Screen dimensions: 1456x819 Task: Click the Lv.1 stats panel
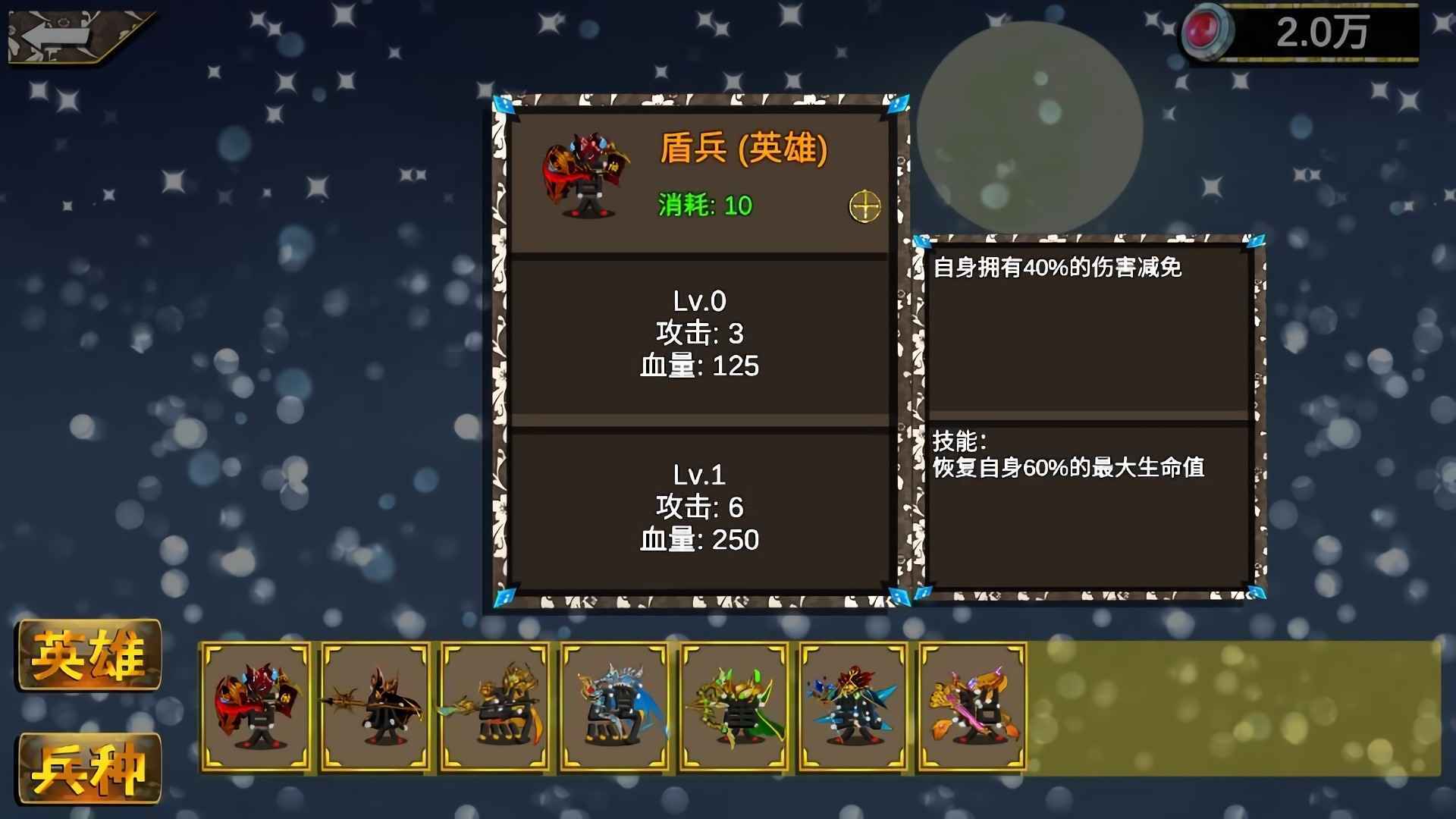click(699, 508)
